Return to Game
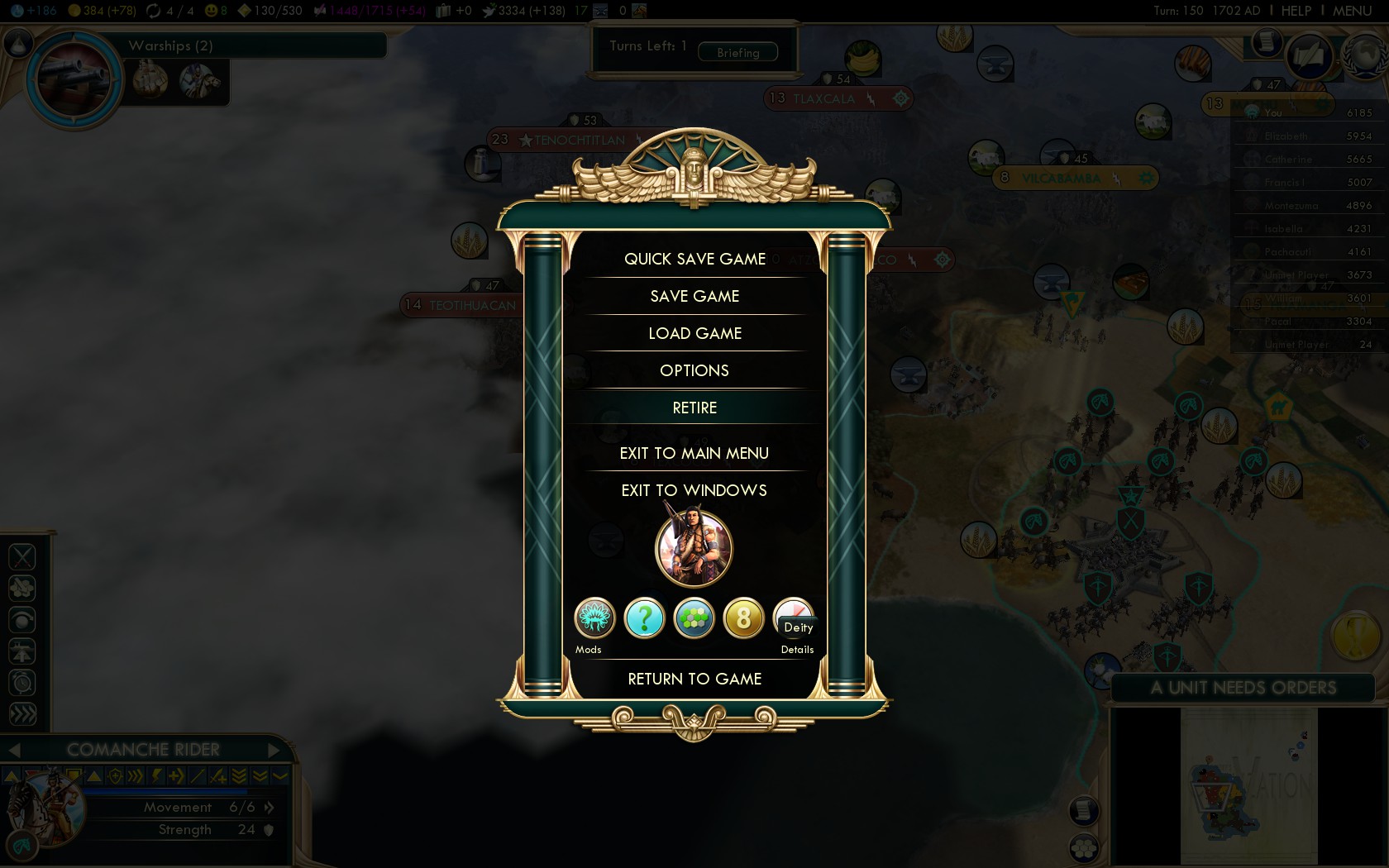The width and height of the screenshot is (1389, 868). point(694,680)
